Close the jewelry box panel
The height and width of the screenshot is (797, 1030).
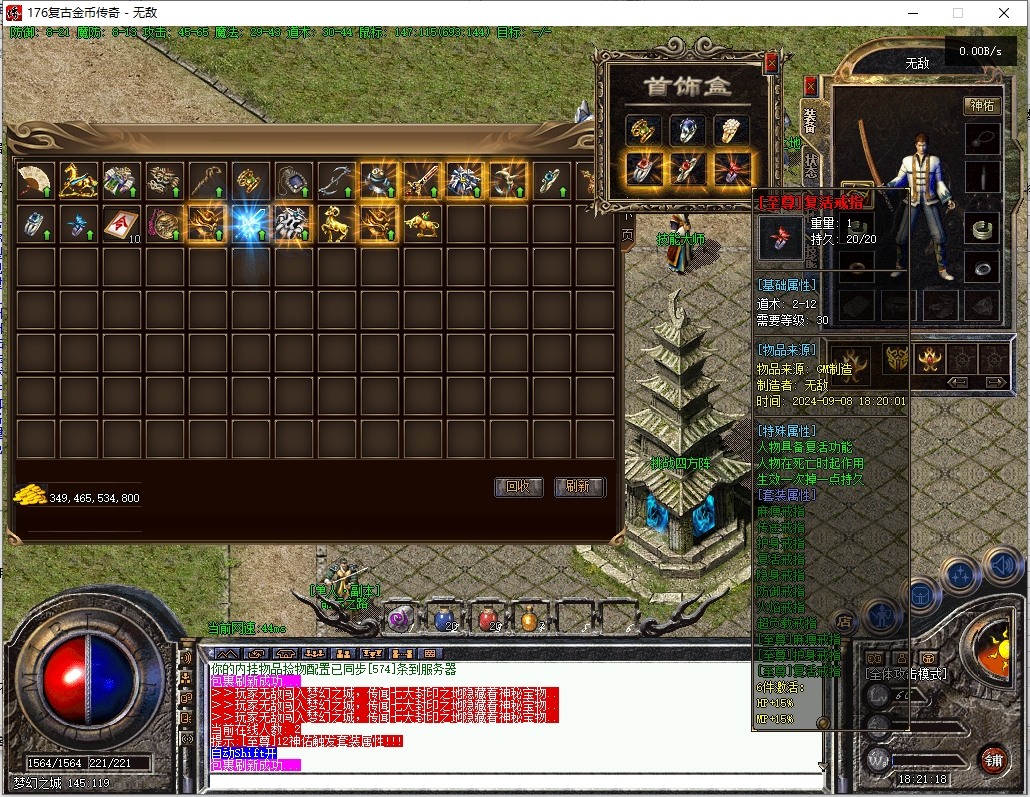click(x=770, y=63)
